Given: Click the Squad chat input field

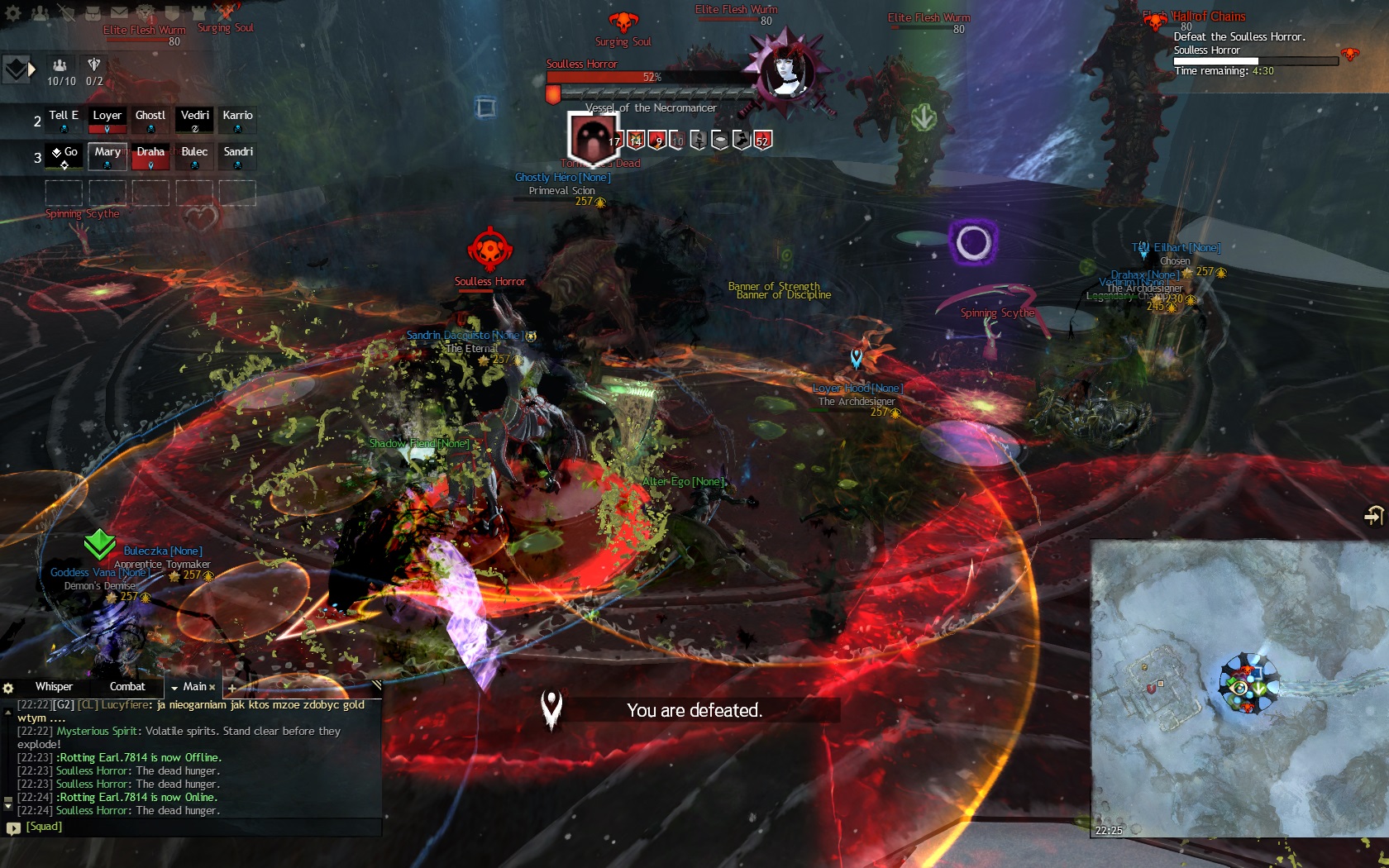Looking at the screenshot, I should click(x=198, y=827).
